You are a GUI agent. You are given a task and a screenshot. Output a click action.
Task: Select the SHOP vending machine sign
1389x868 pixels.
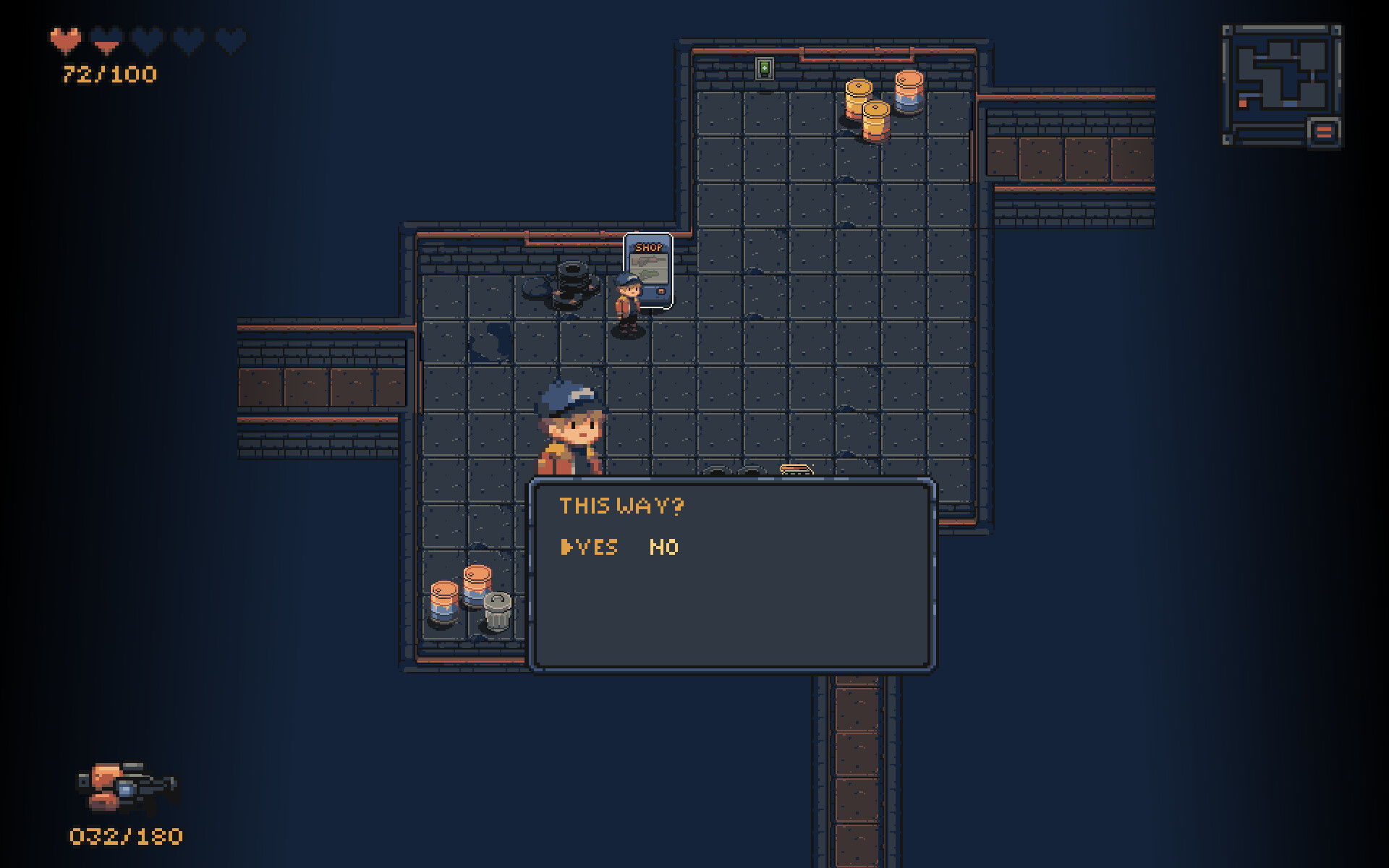click(x=647, y=247)
